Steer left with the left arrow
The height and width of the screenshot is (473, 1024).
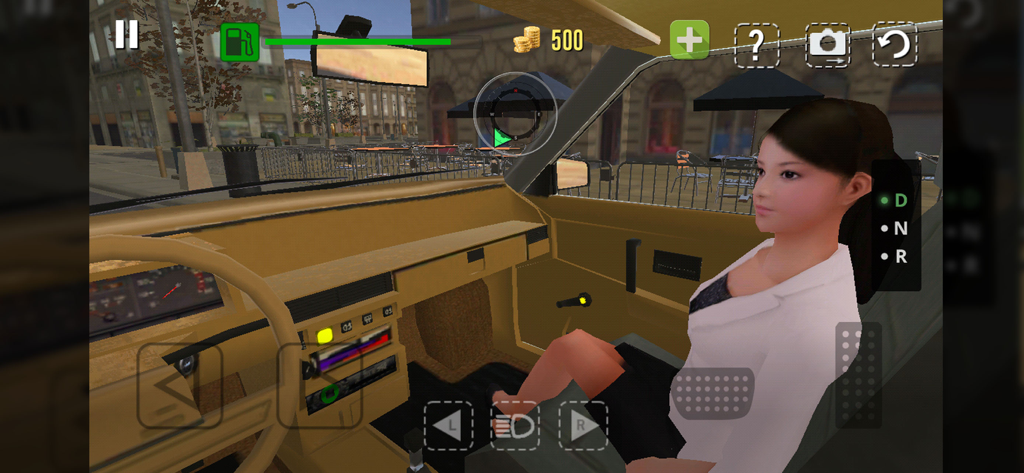click(179, 386)
